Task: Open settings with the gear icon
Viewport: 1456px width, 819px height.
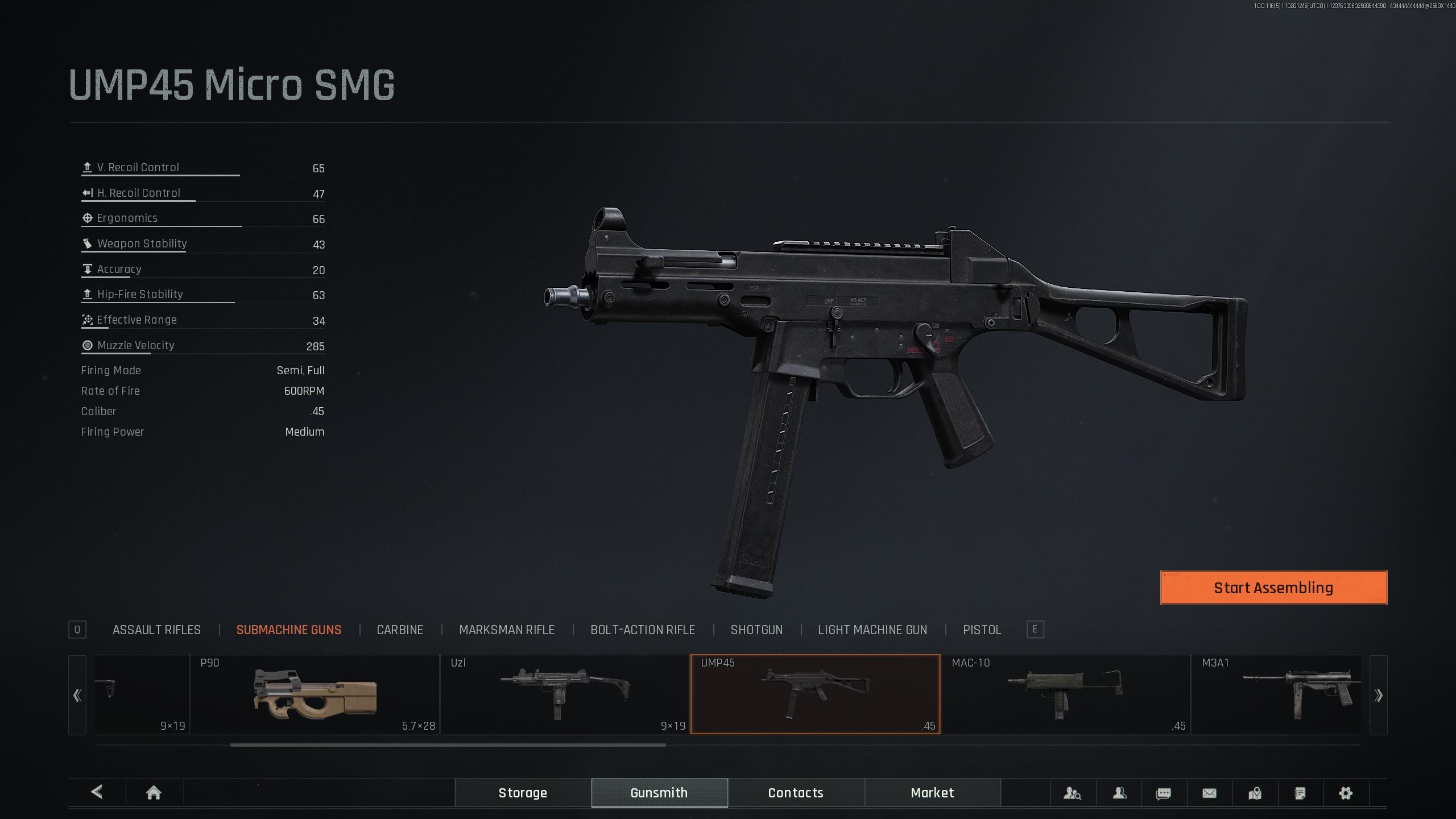Action: (1345, 793)
